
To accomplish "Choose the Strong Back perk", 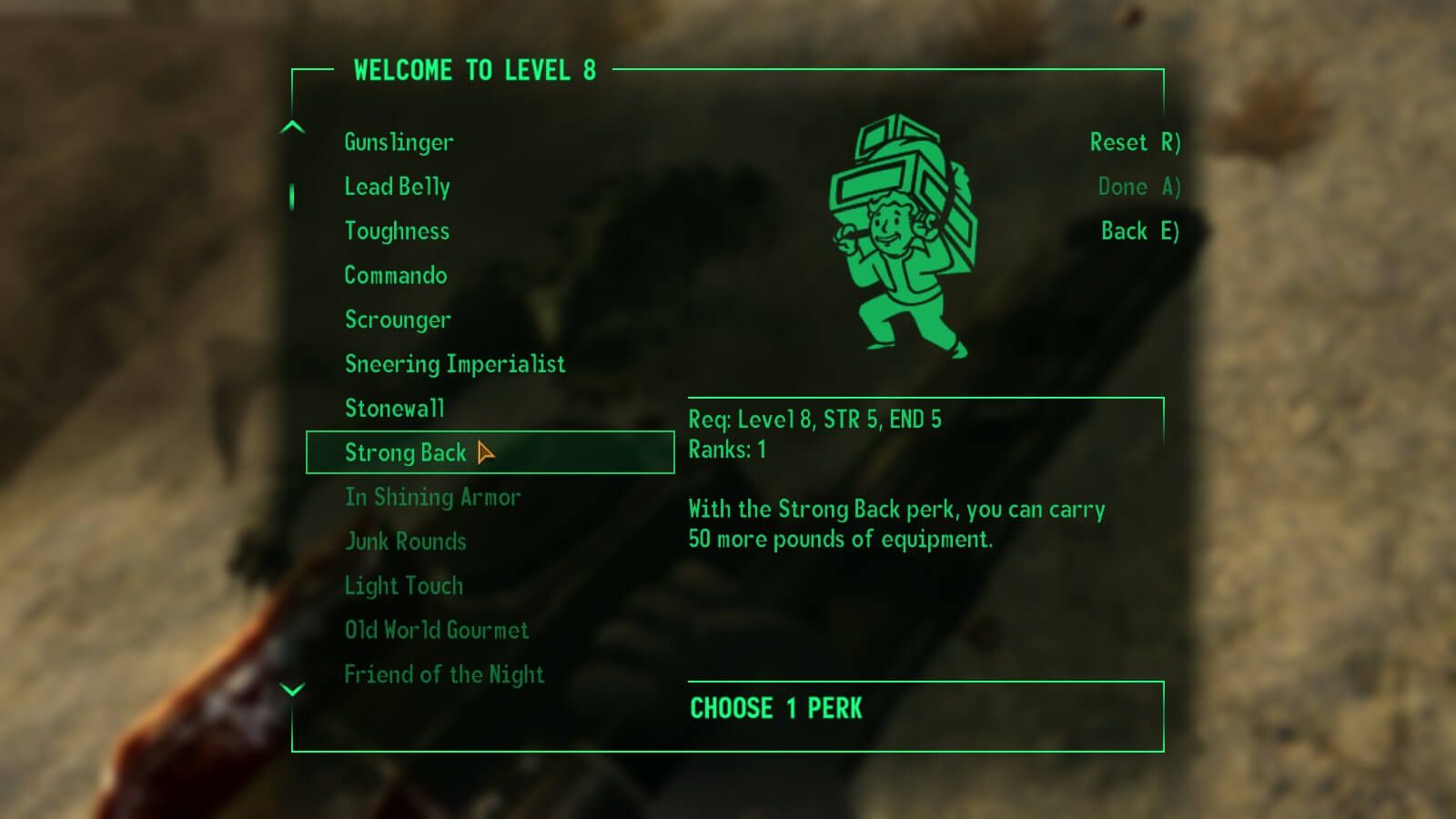I will (405, 452).
